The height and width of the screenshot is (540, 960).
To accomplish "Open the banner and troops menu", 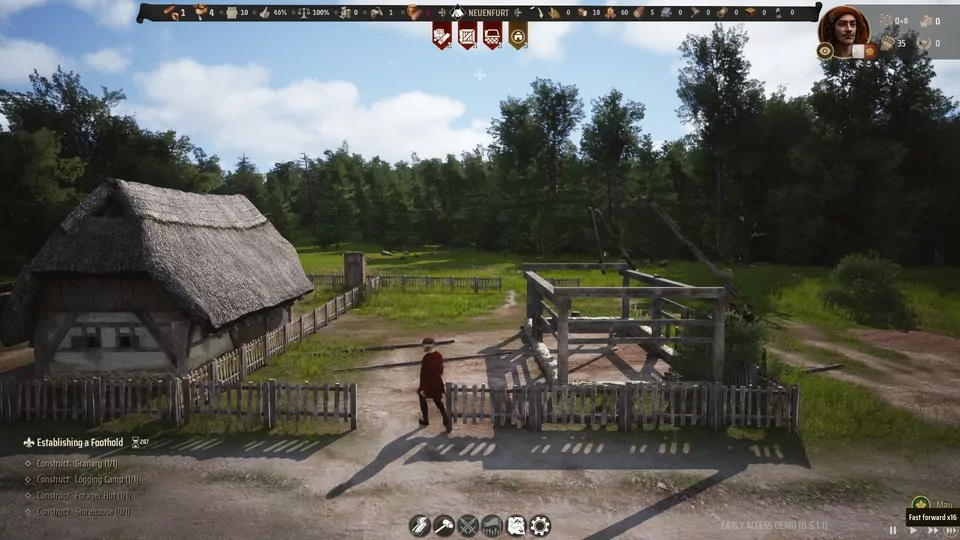I will pos(492,525).
